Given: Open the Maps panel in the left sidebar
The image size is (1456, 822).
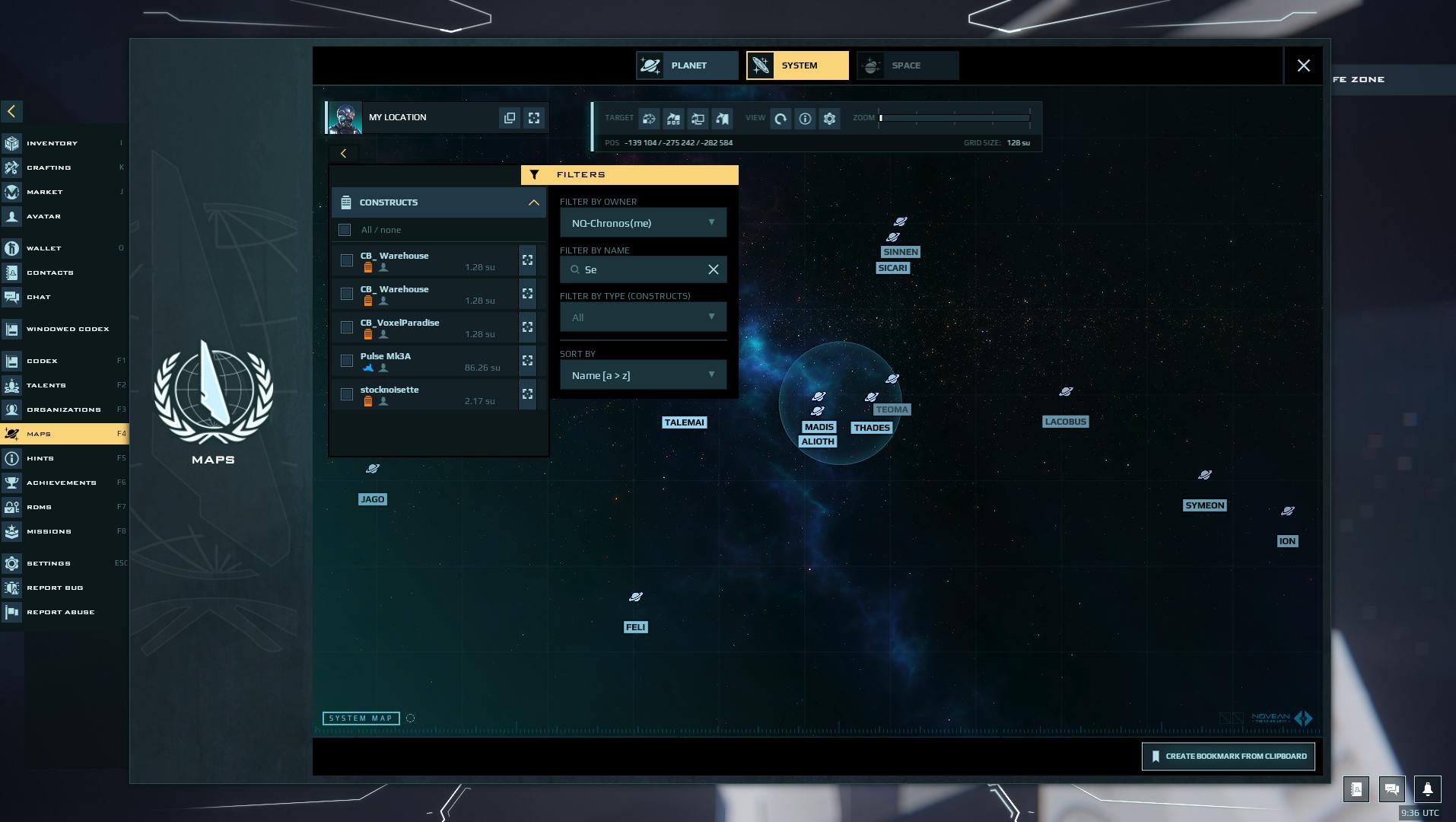Looking at the screenshot, I should click(65, 434).
